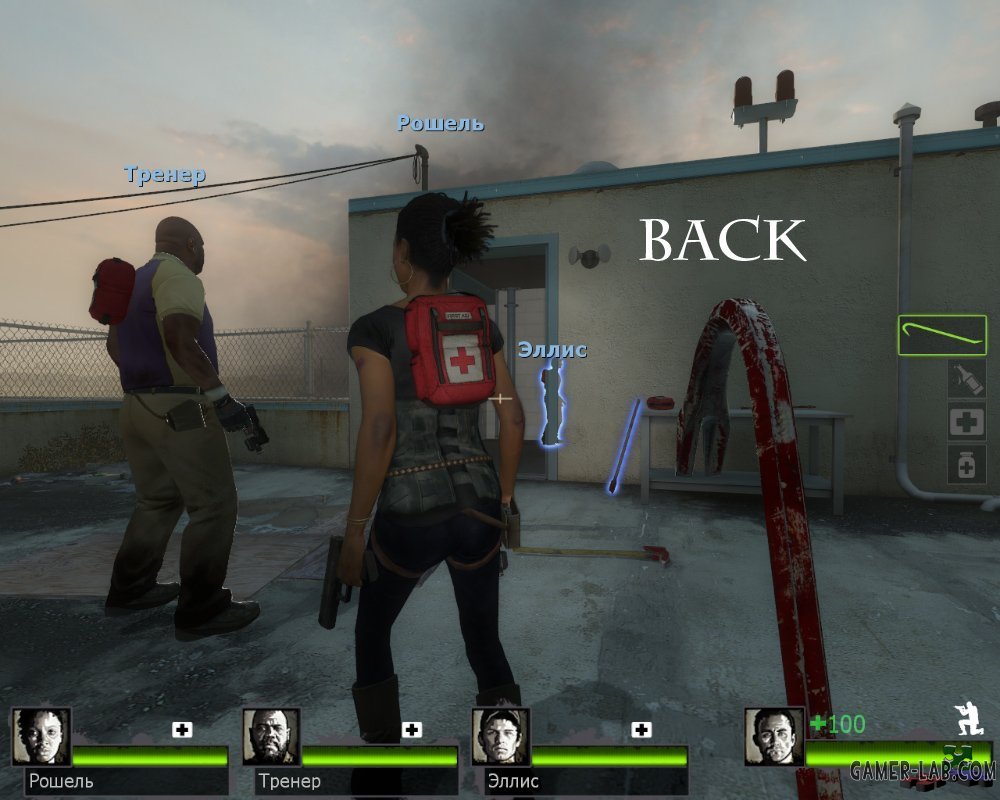Click your own survivor portrait

775,737
